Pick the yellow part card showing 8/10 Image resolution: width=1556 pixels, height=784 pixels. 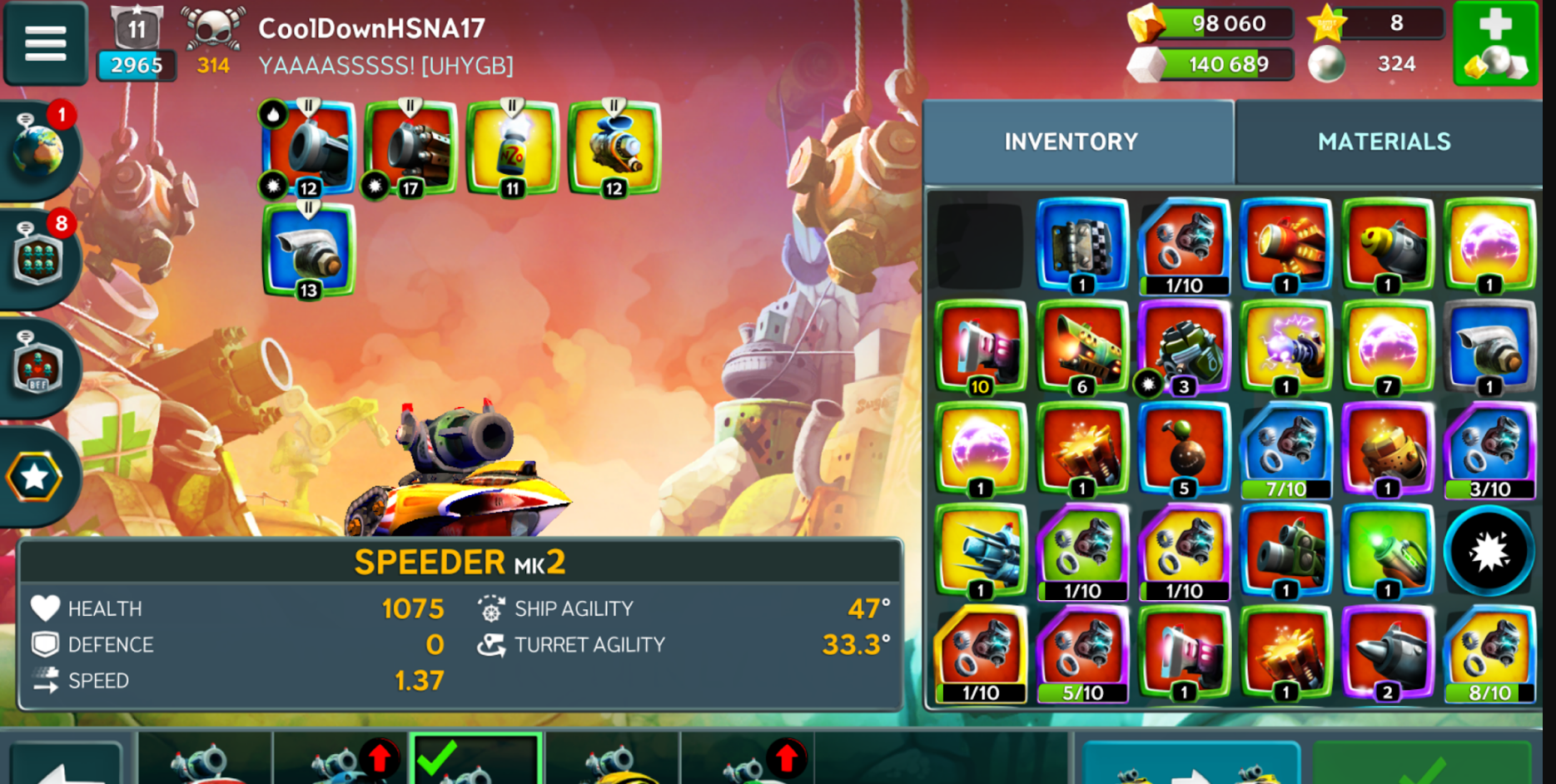[1489, 654]
